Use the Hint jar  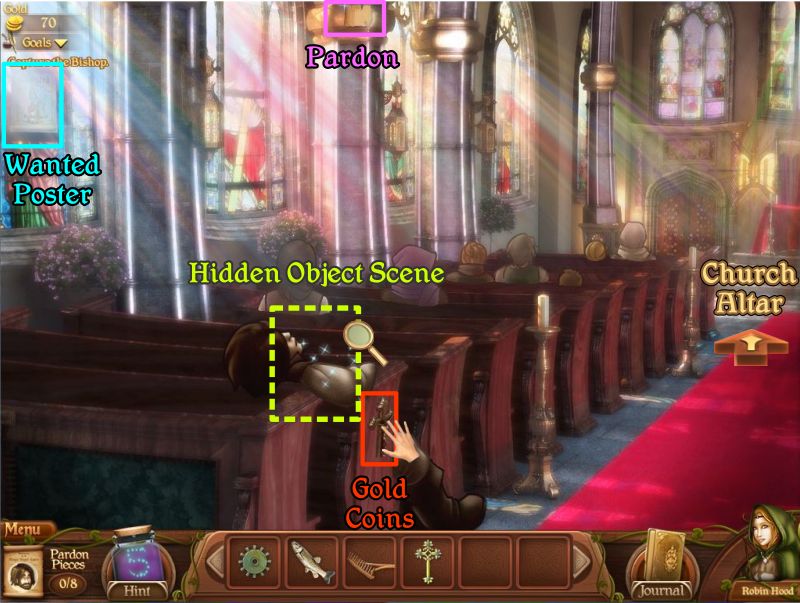(x=133, y=565)
